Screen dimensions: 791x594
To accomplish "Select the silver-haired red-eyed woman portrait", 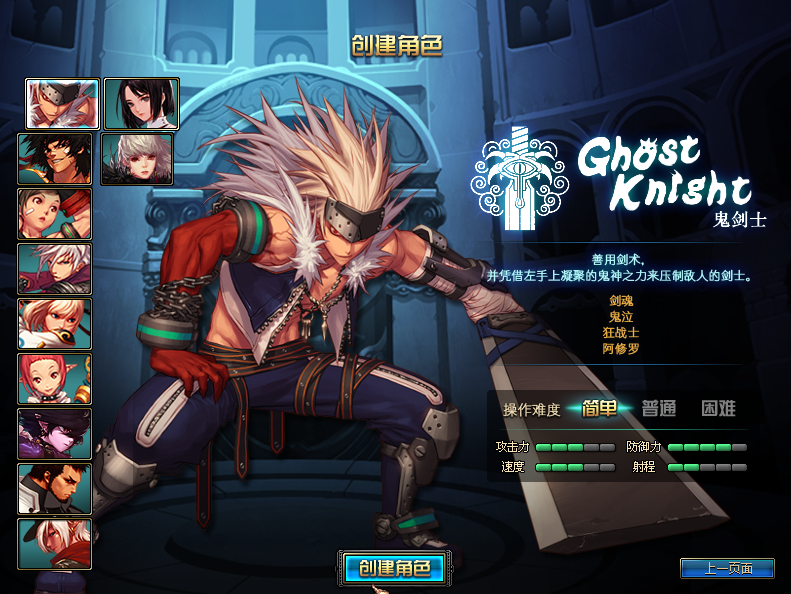I will pos(137,159).
